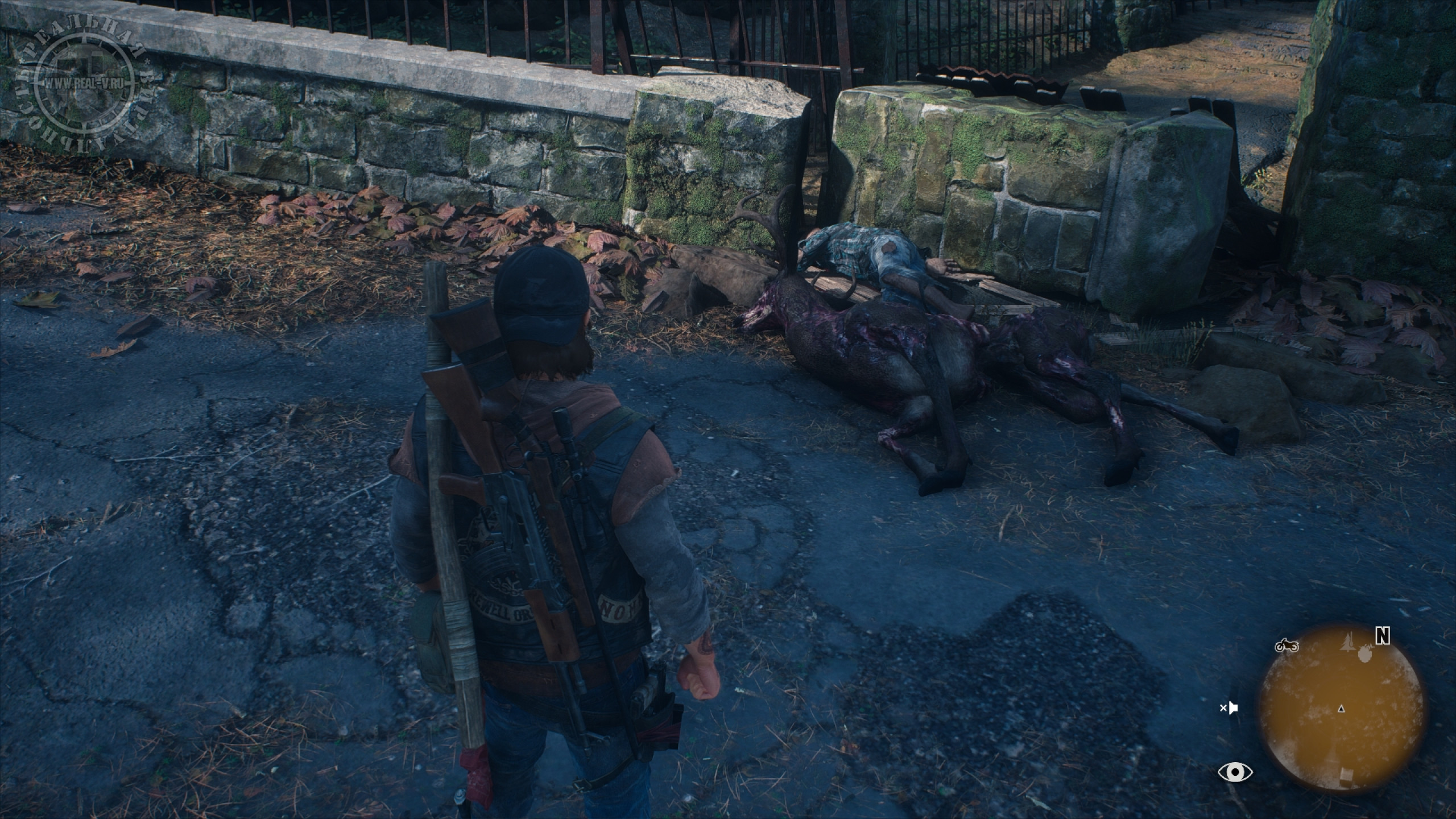Viewport: 1456px width, 819px height.
Task: Click the motorcycle marker beside the minimap
Action: coord(1286,646)
